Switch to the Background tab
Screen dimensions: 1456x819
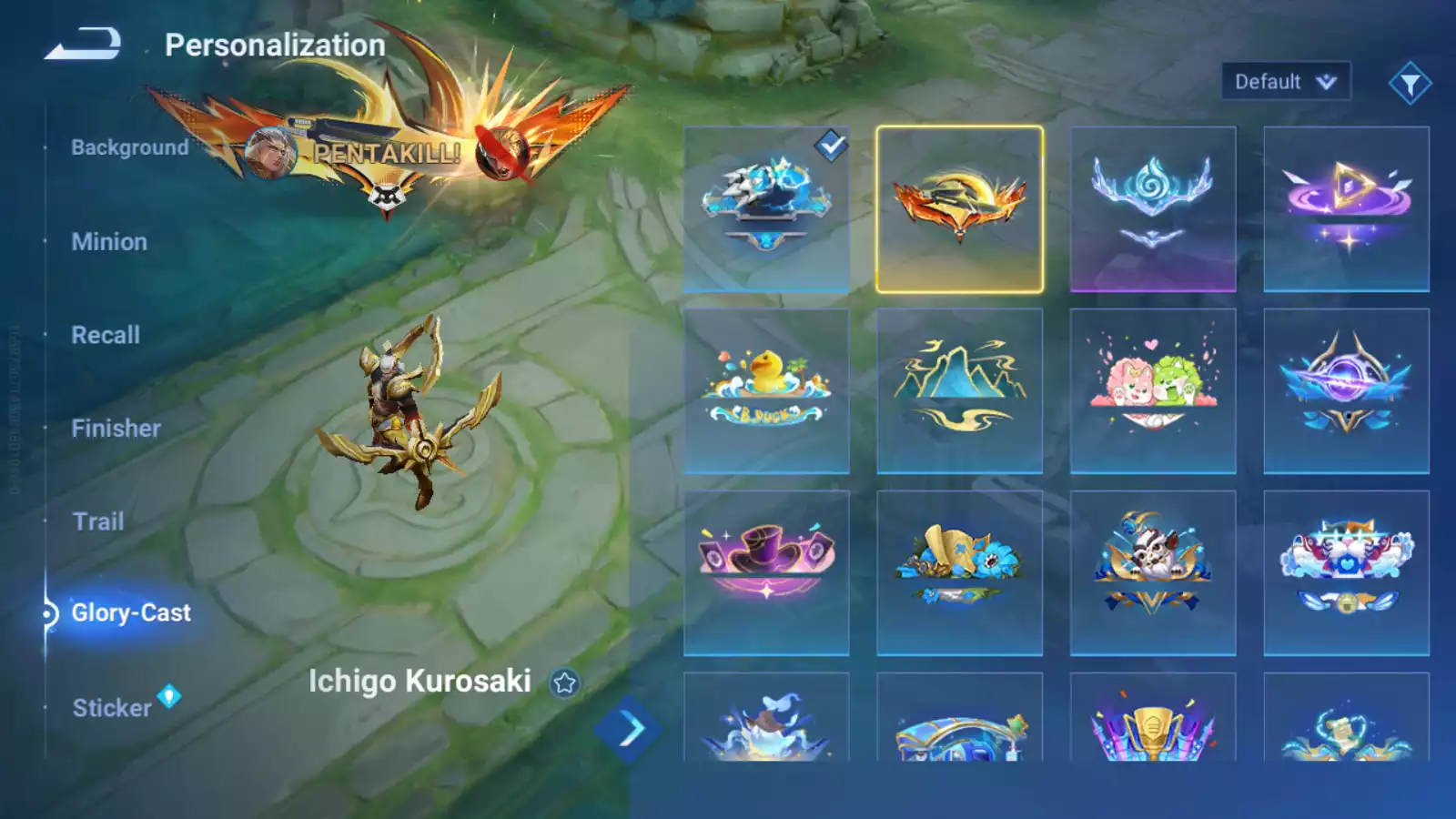point(129,147)
